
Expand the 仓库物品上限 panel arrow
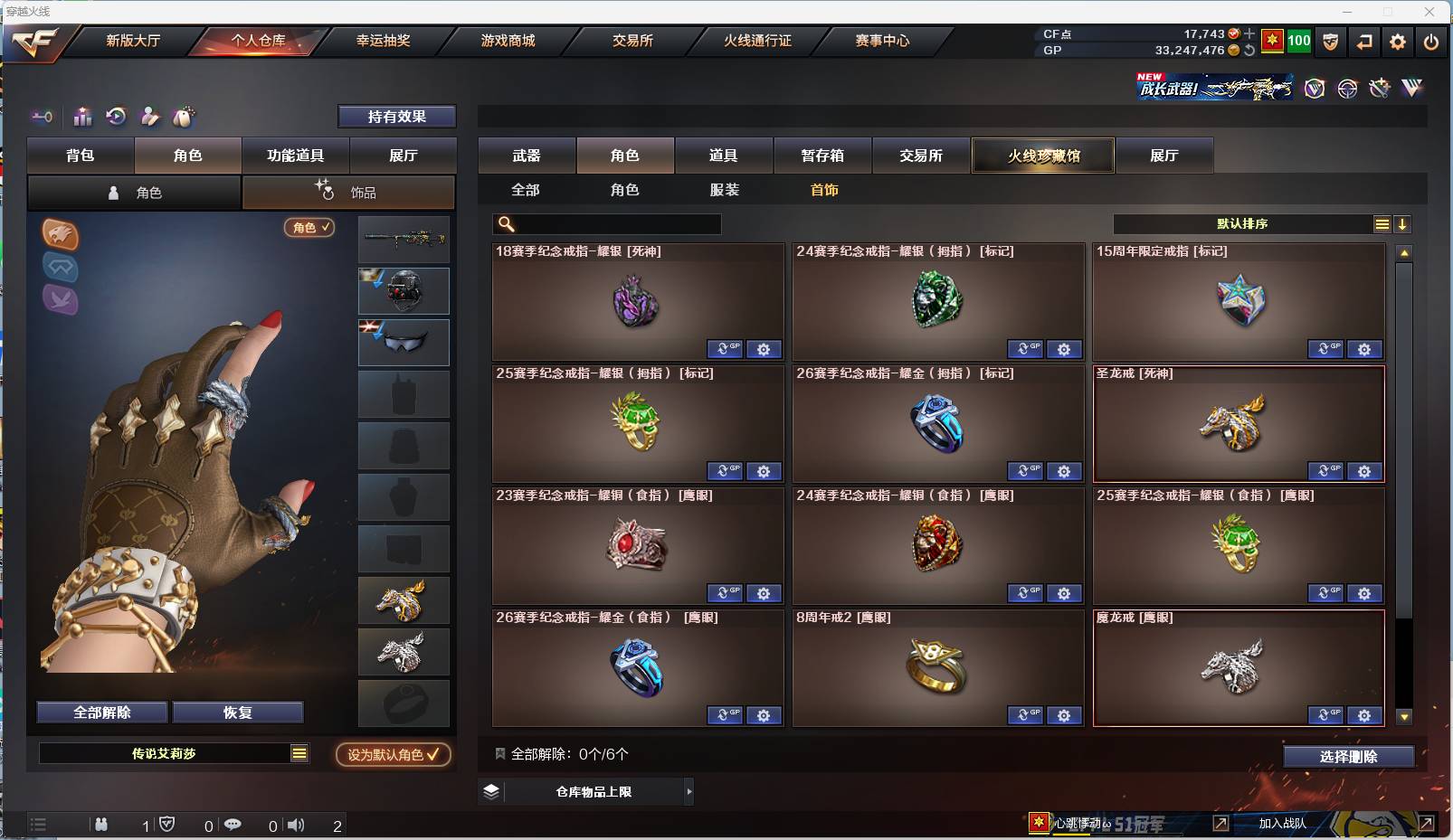[x=689, y=791]
